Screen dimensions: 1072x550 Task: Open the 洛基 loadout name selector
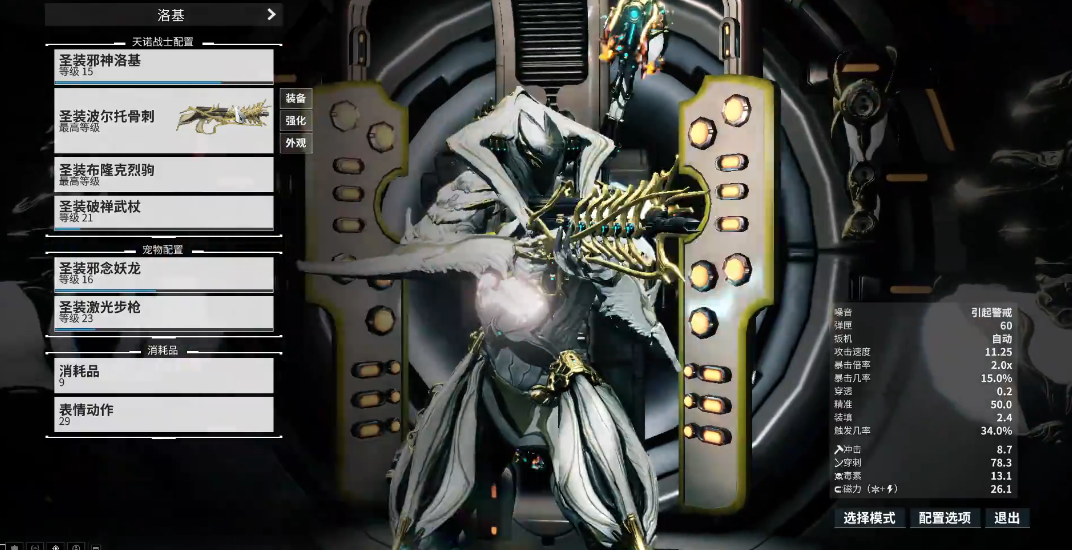coord(164,15)
